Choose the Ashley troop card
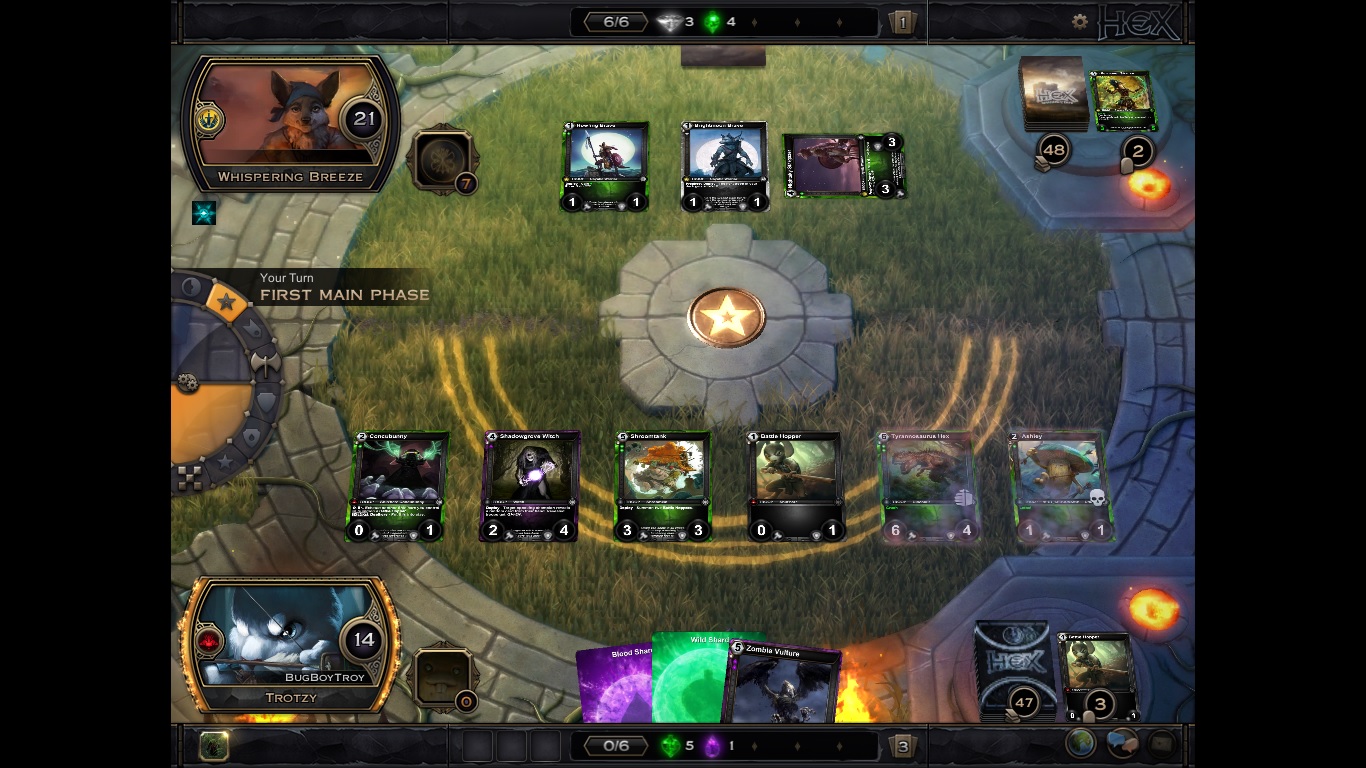This screenshot has width=1366, height=768. click(1060, 486)
